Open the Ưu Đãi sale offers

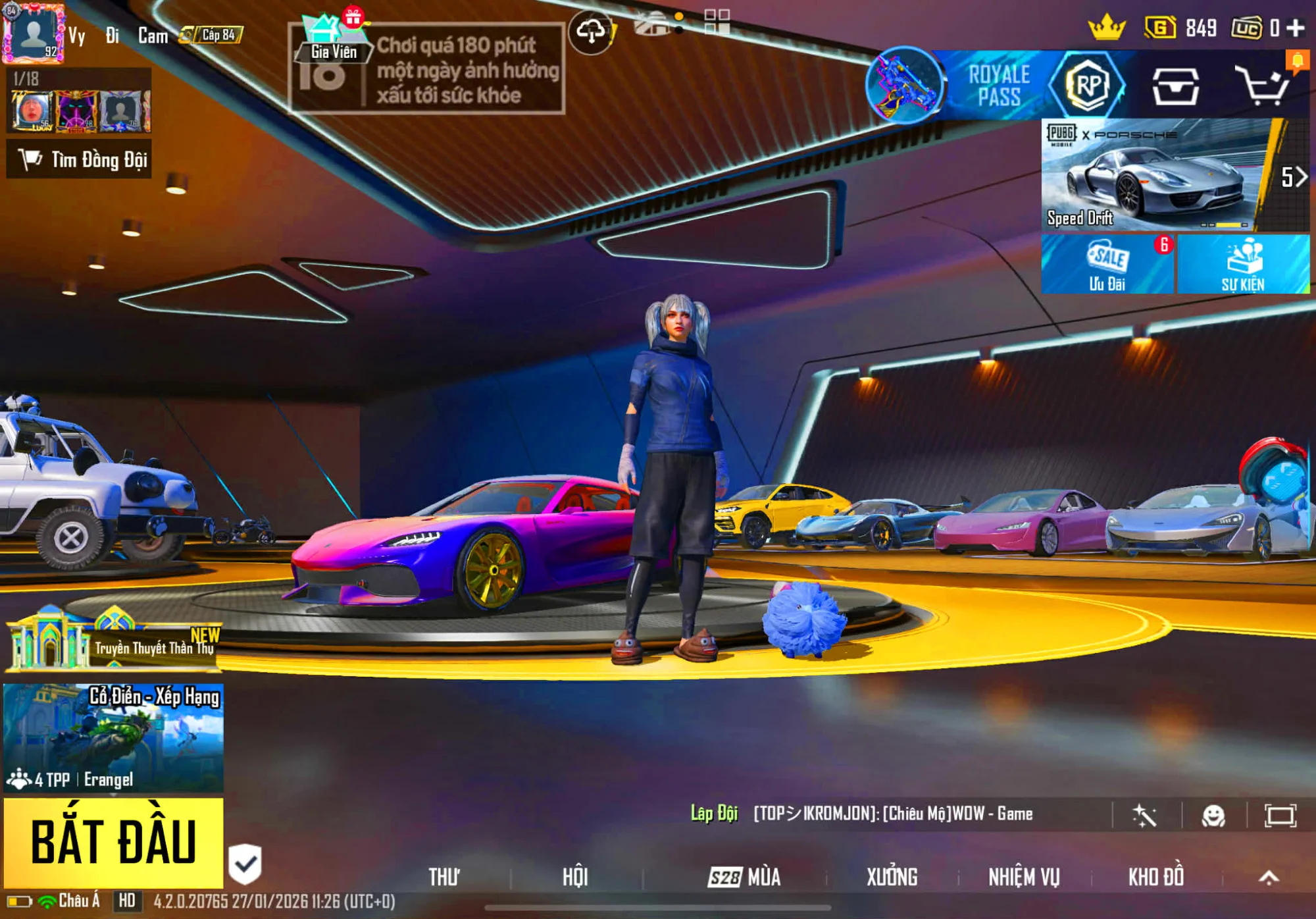click(x=1107, y=265)
